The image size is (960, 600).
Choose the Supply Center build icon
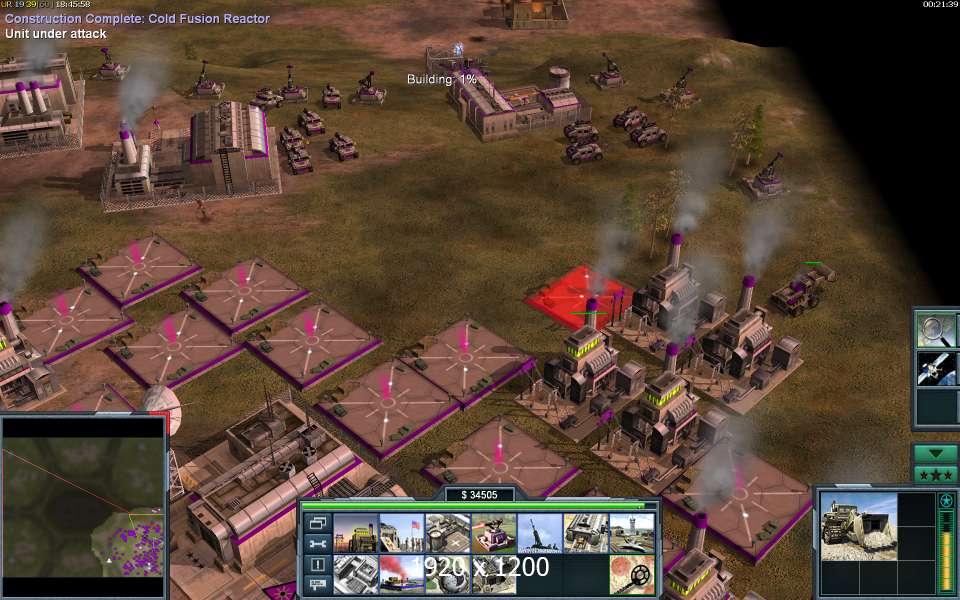pos(447,533)
